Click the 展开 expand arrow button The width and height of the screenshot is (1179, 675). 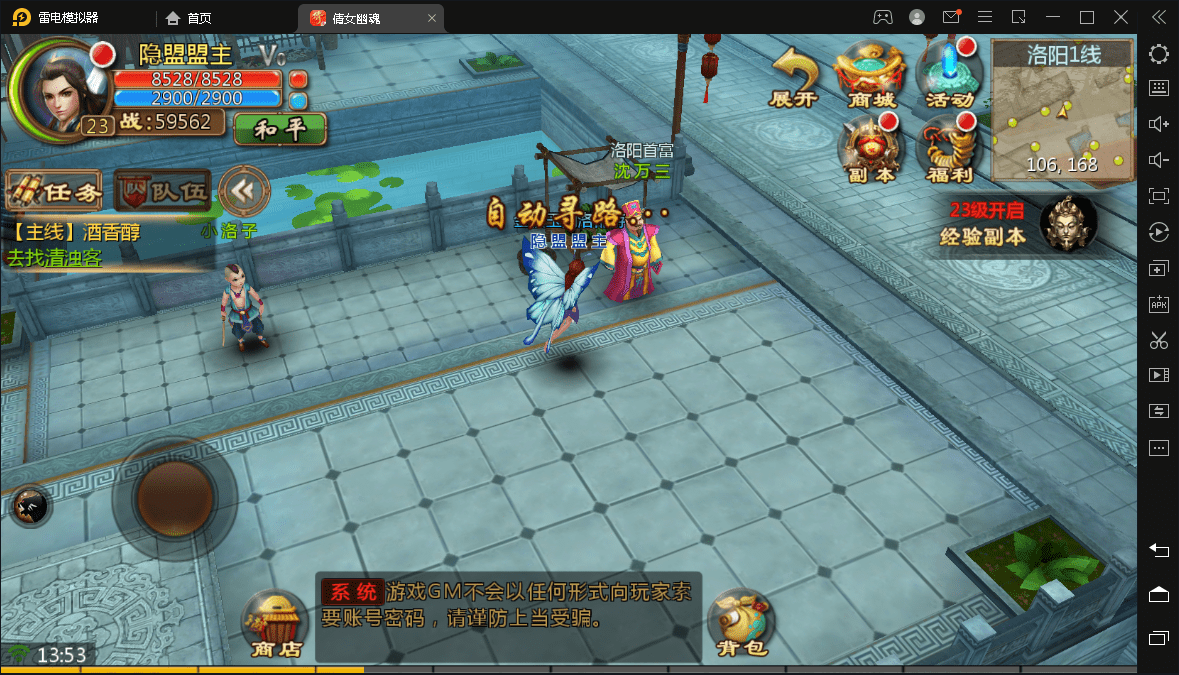pos(794,76)
